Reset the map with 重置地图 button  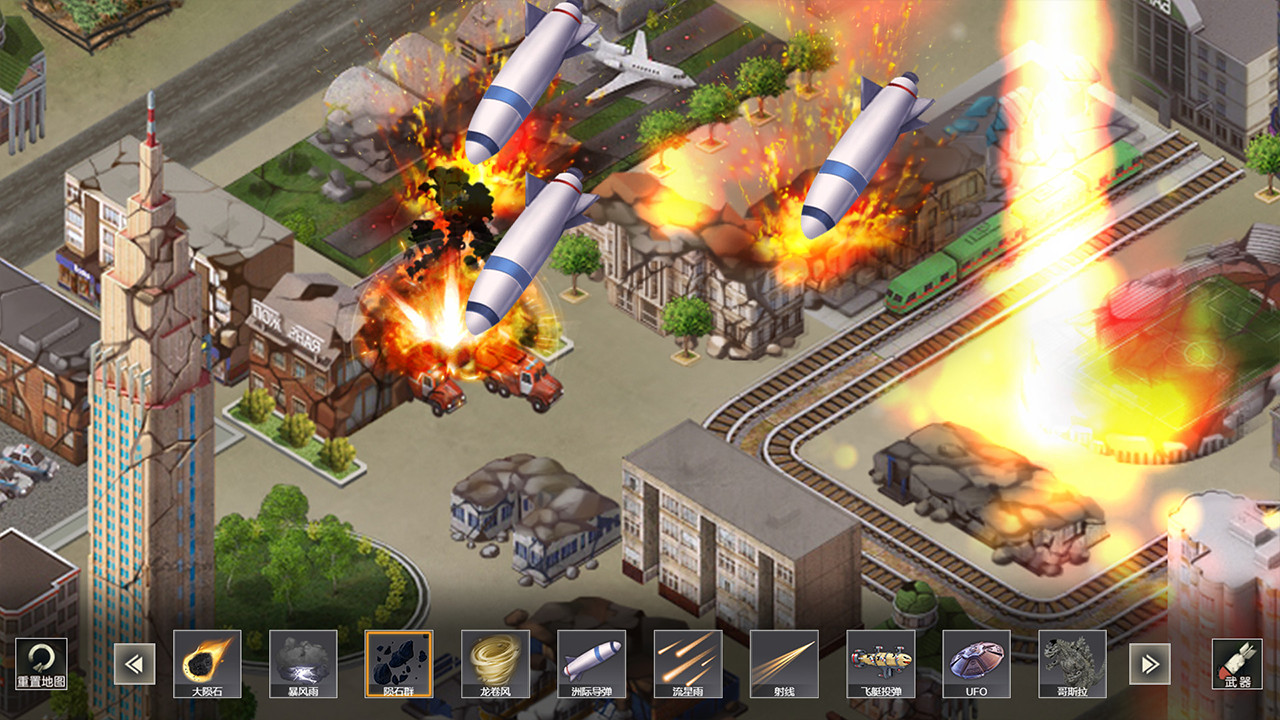coord(41,664)
